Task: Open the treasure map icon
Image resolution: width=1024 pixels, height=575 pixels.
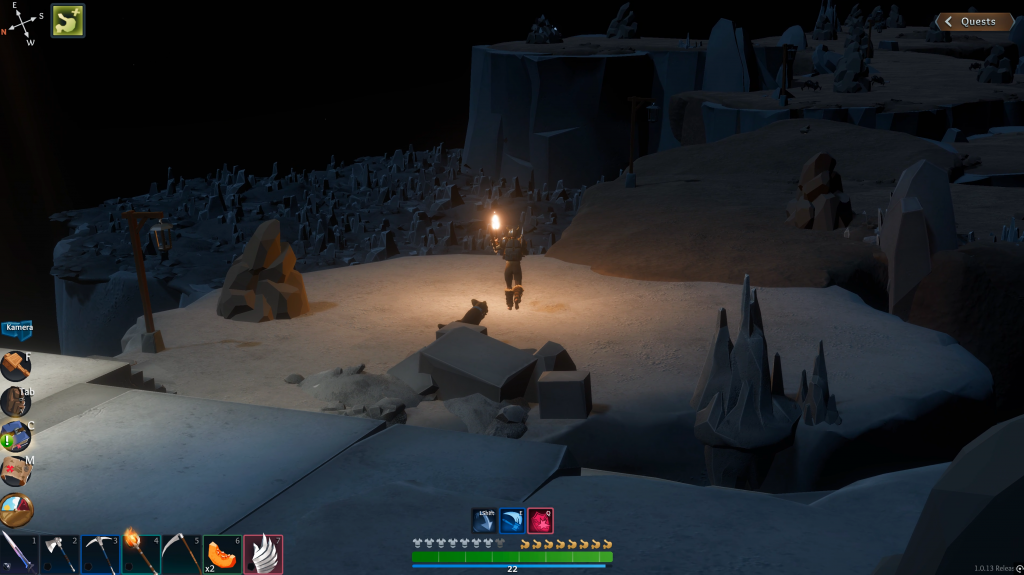Action: 15,471
